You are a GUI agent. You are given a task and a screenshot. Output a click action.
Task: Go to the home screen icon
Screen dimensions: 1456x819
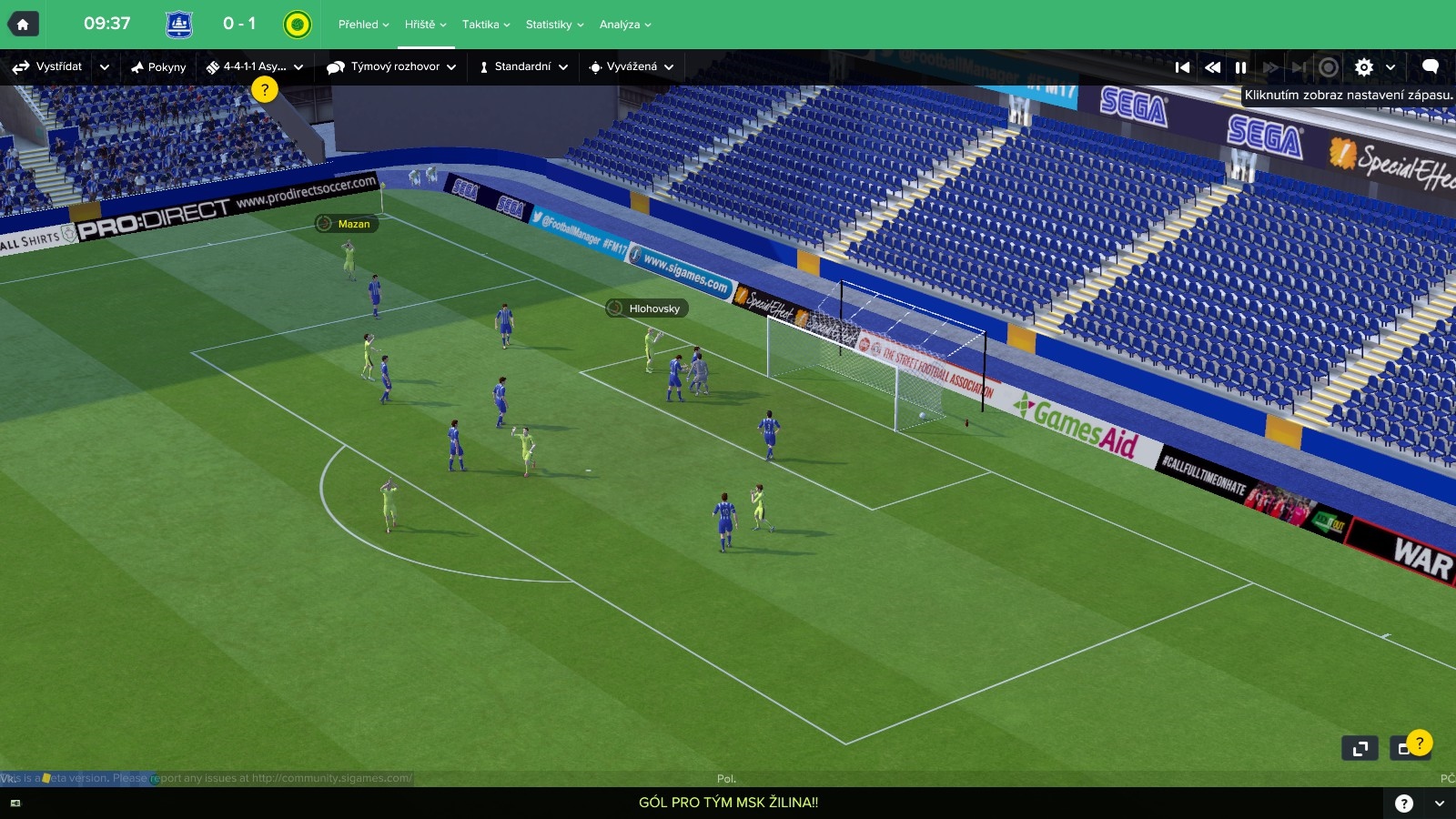[x=23, y=25]
